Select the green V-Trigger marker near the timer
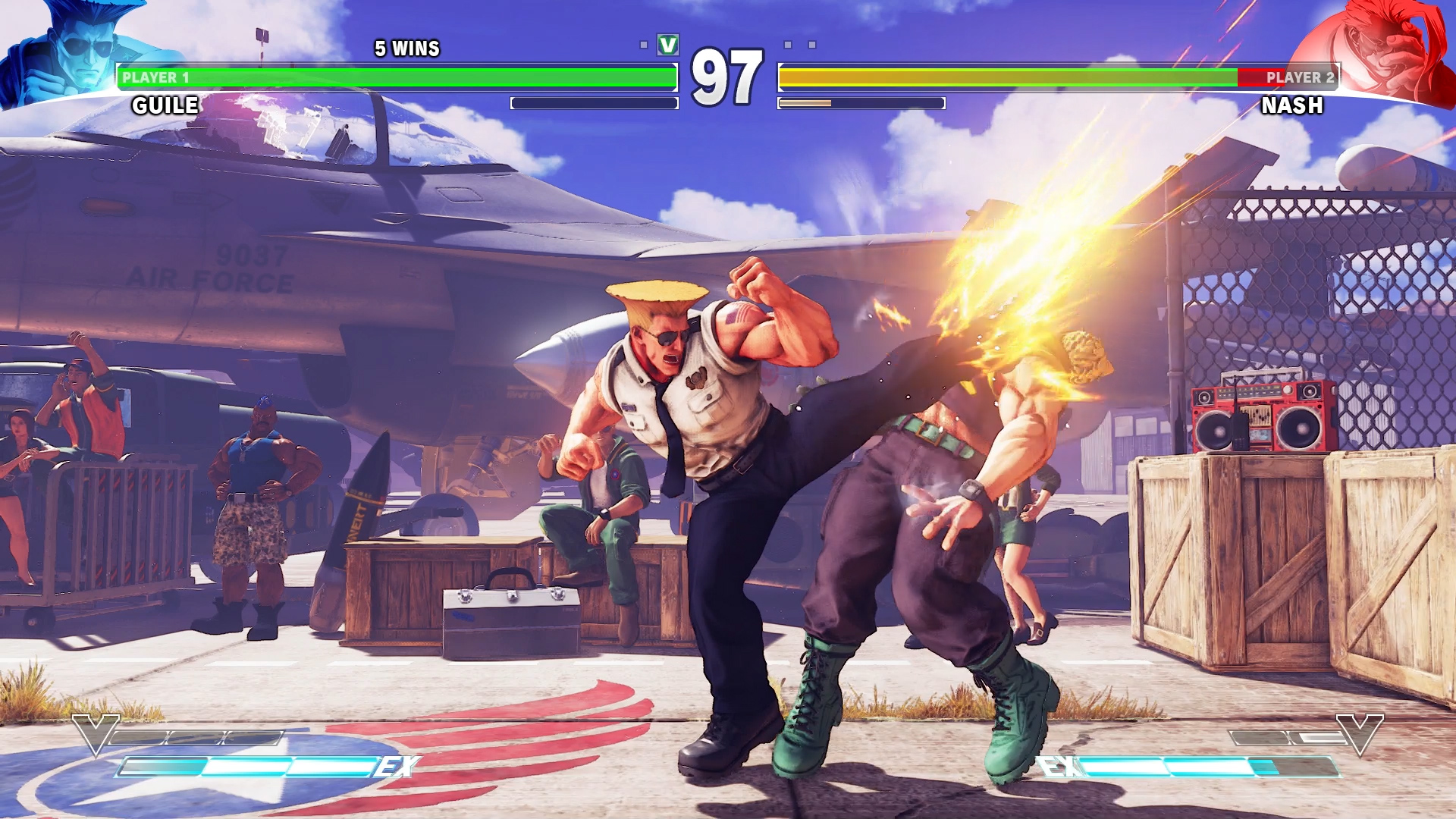Screen dimensions: 1456x819 (x=666, y=44)
